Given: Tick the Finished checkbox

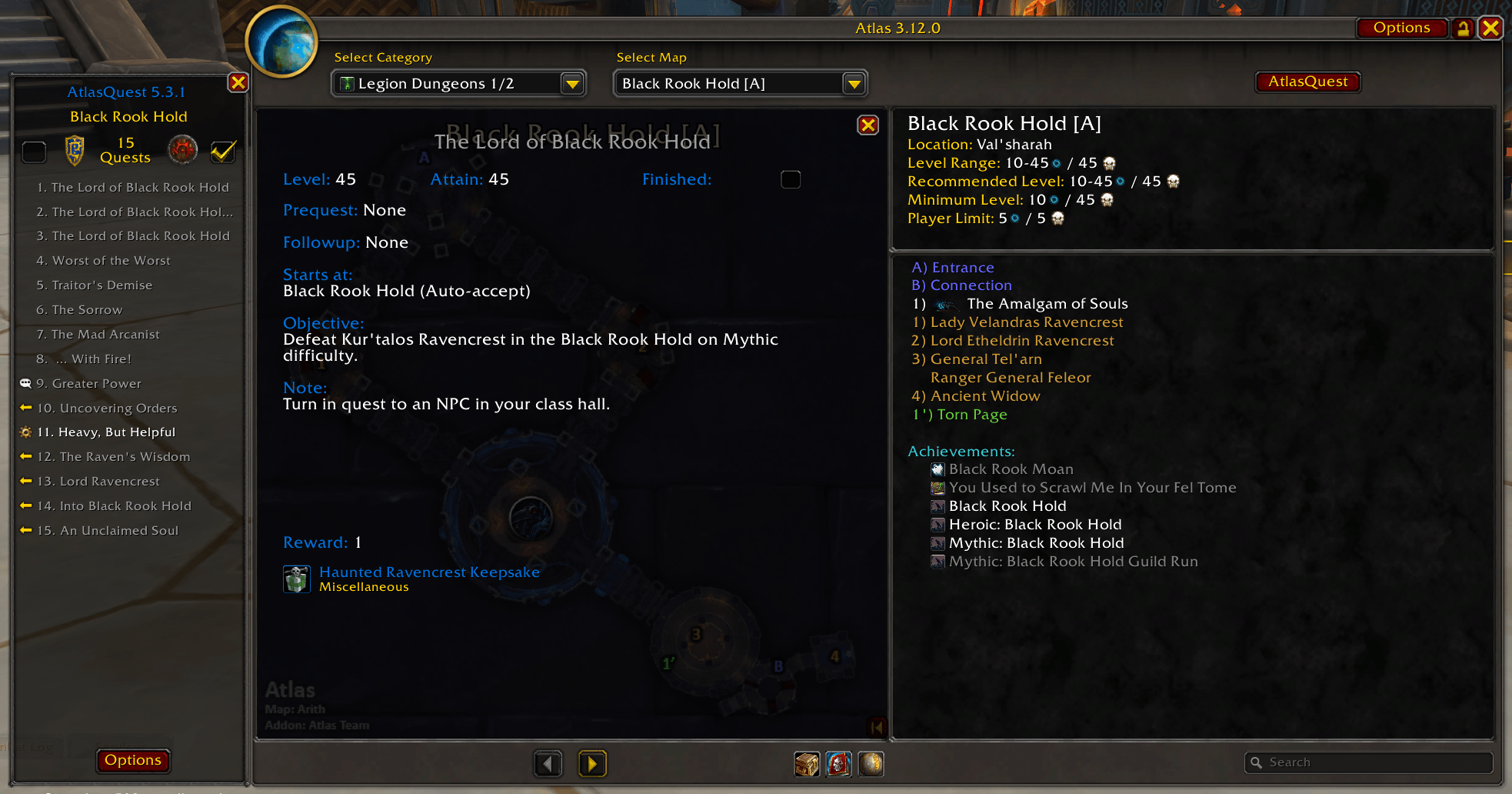Looking at the screenshot, I should pyautogui.click(x=791, y=179).
